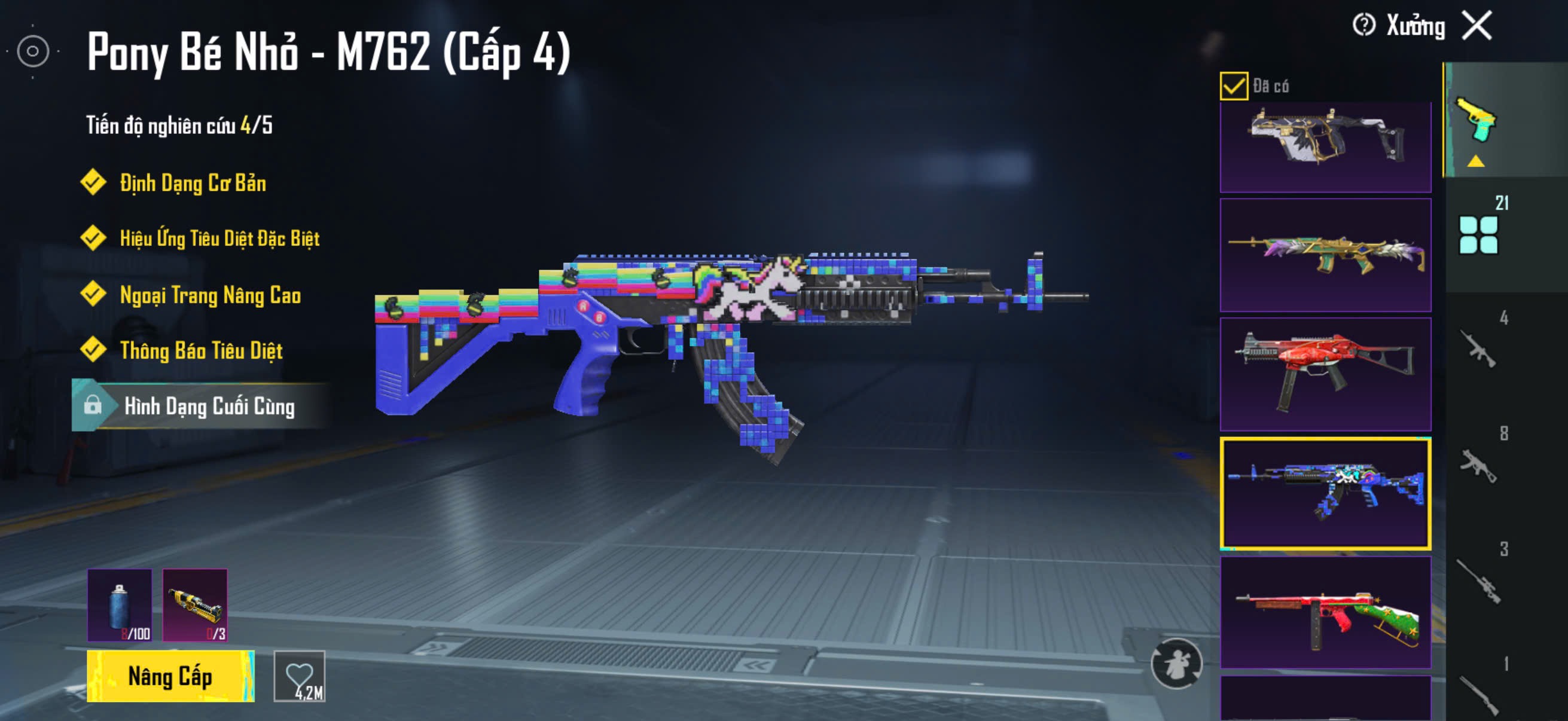Click the circular target icon beside the title
This screenshot has width=1568, height=721.
point(33,52)
